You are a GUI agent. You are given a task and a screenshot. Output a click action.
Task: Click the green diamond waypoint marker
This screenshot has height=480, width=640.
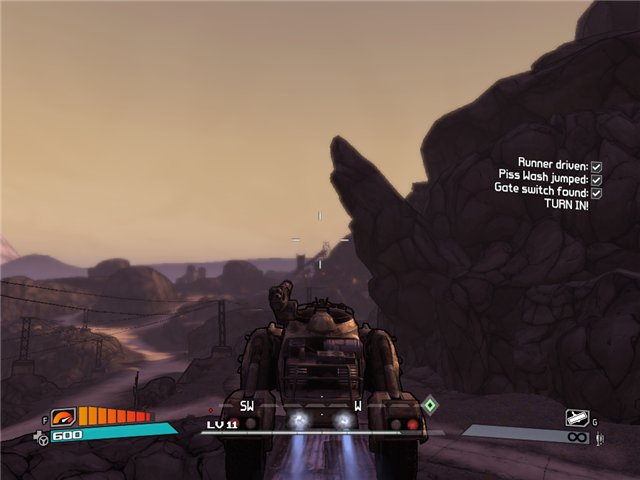click(x=430, y=405)
